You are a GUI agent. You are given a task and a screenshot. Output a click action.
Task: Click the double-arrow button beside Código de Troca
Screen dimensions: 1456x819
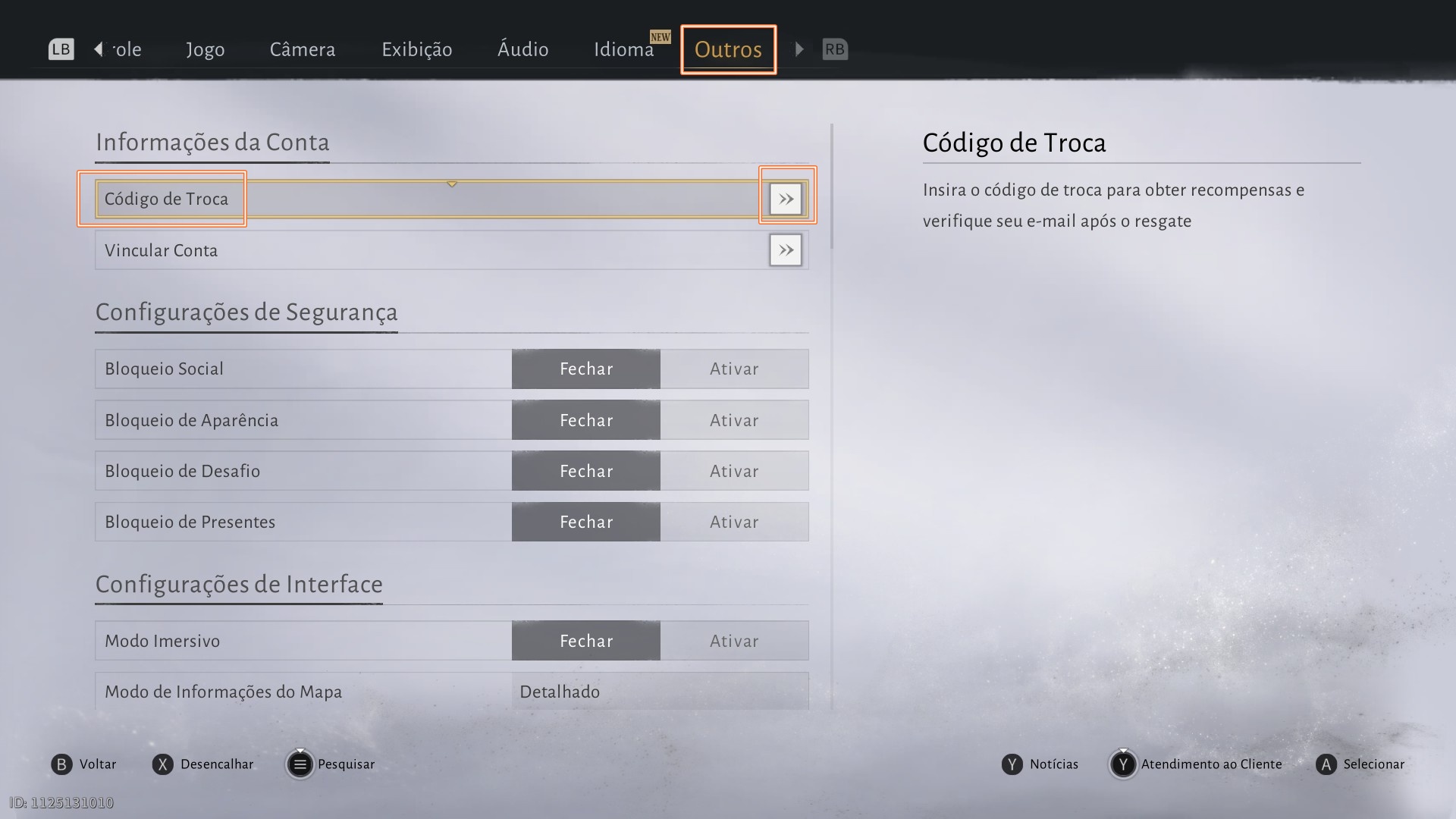[x=786, y=199]
